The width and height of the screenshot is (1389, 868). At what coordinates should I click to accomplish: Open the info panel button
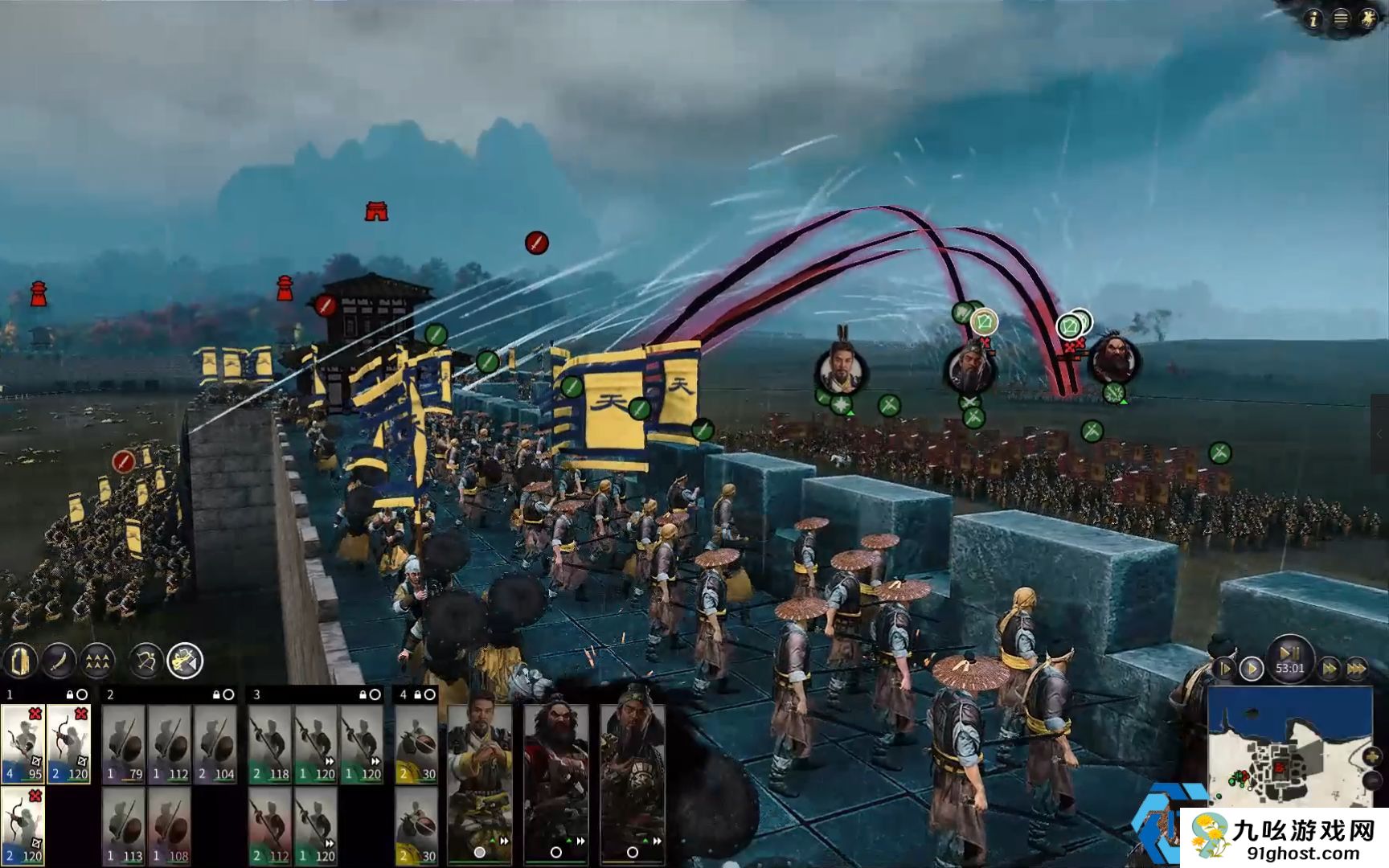1313,19
